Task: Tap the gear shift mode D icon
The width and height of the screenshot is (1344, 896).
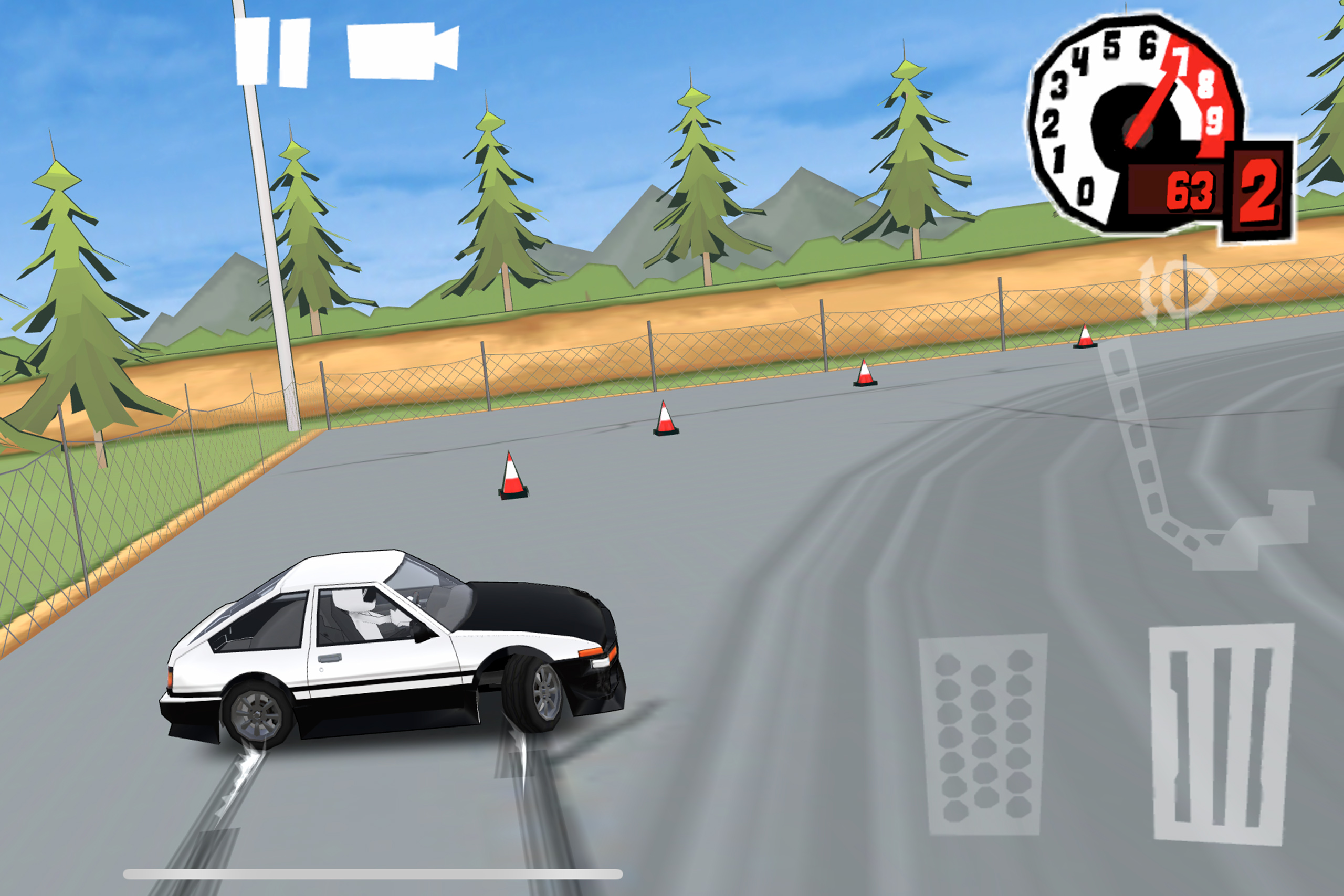Action: pyautogui.click(x=1178, y=291)
